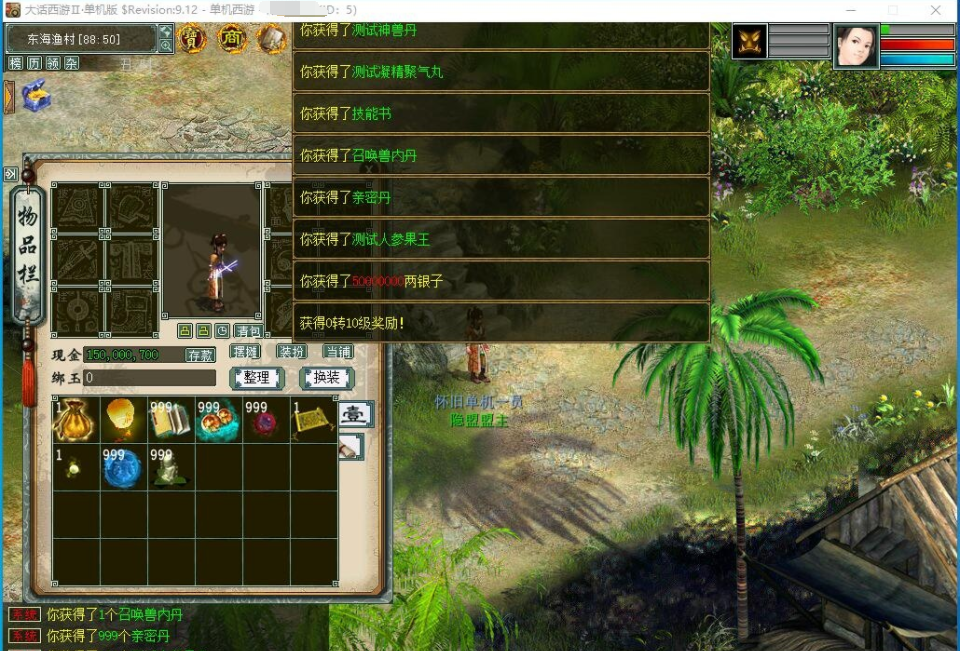
Task: Close the game window
Action: coord(935,10)
